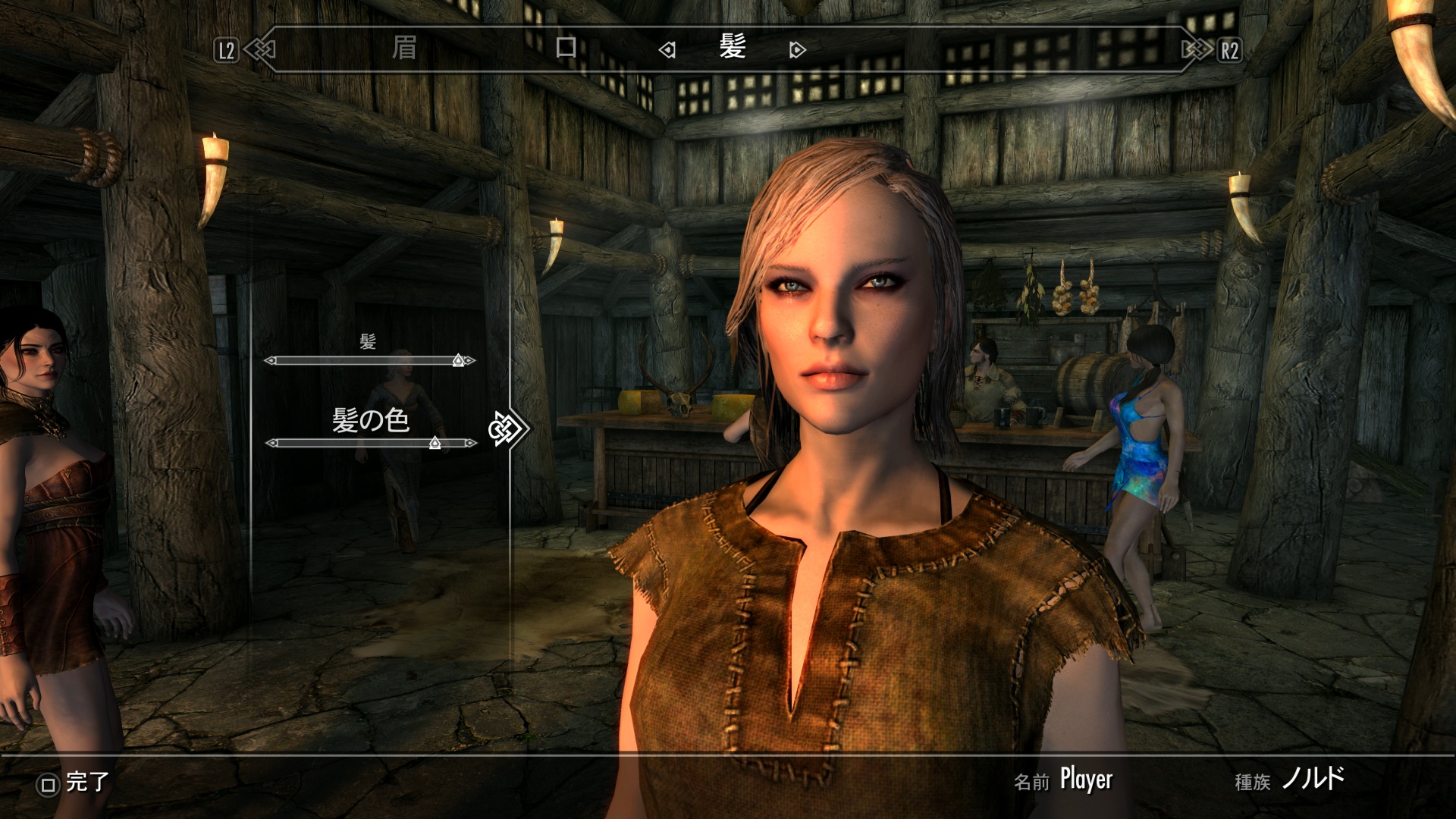Confirm with the 完了 button
1456x819 pixels.
(74, 783)
